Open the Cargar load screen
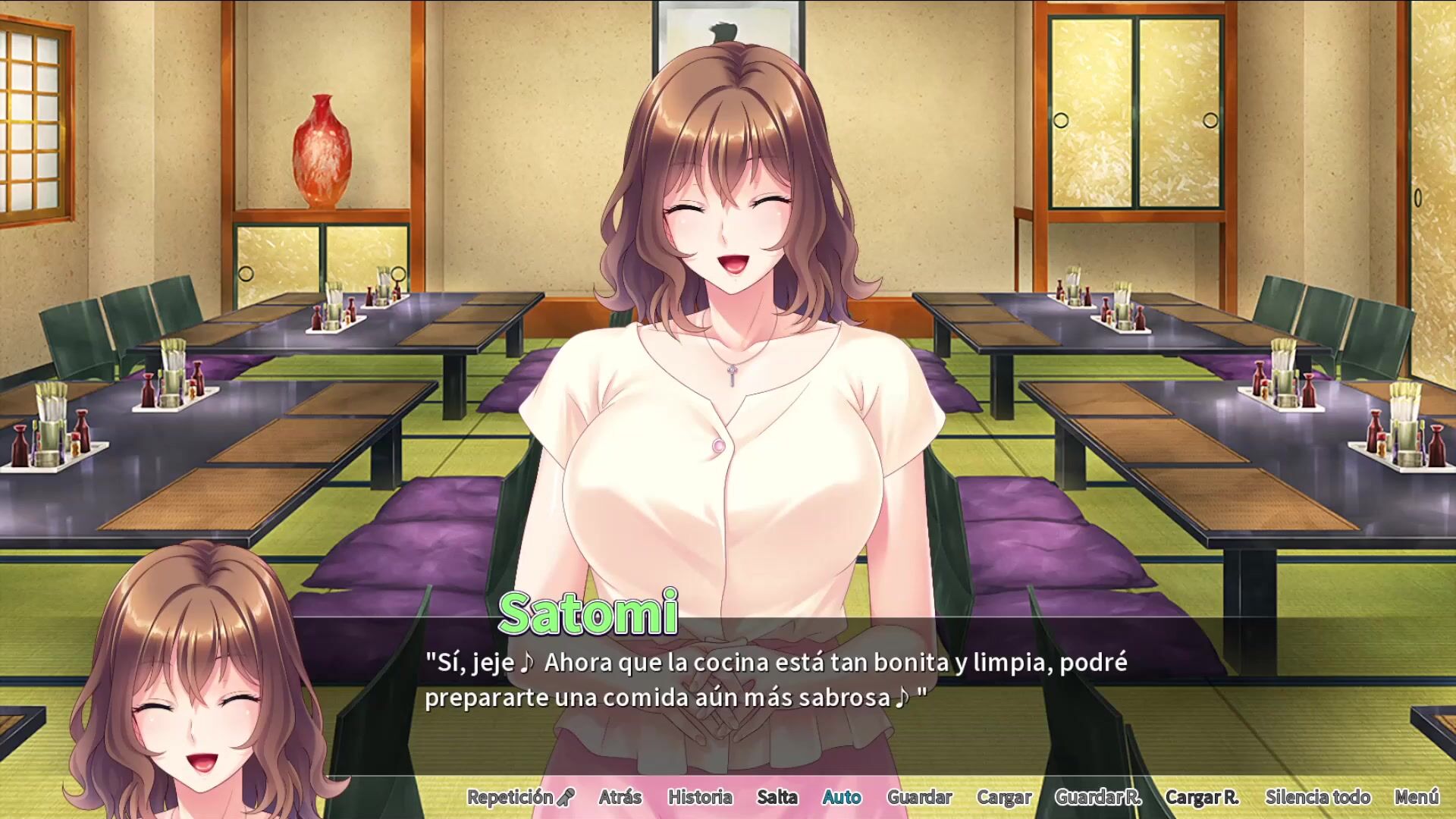This screenshot has height=819, width=1456. (x=1003, y=797)
